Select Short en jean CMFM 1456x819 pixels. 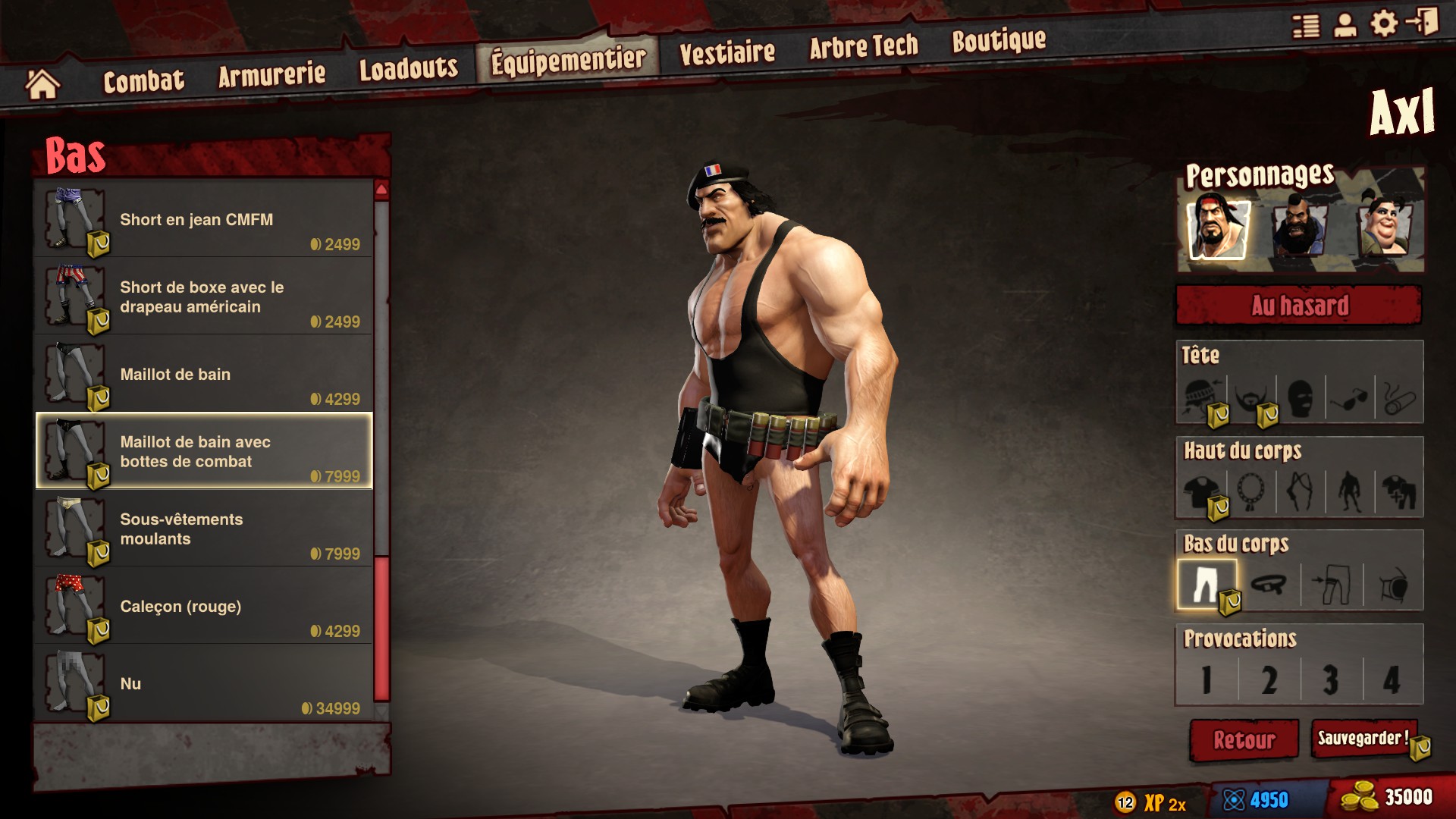tap(203, 220)
